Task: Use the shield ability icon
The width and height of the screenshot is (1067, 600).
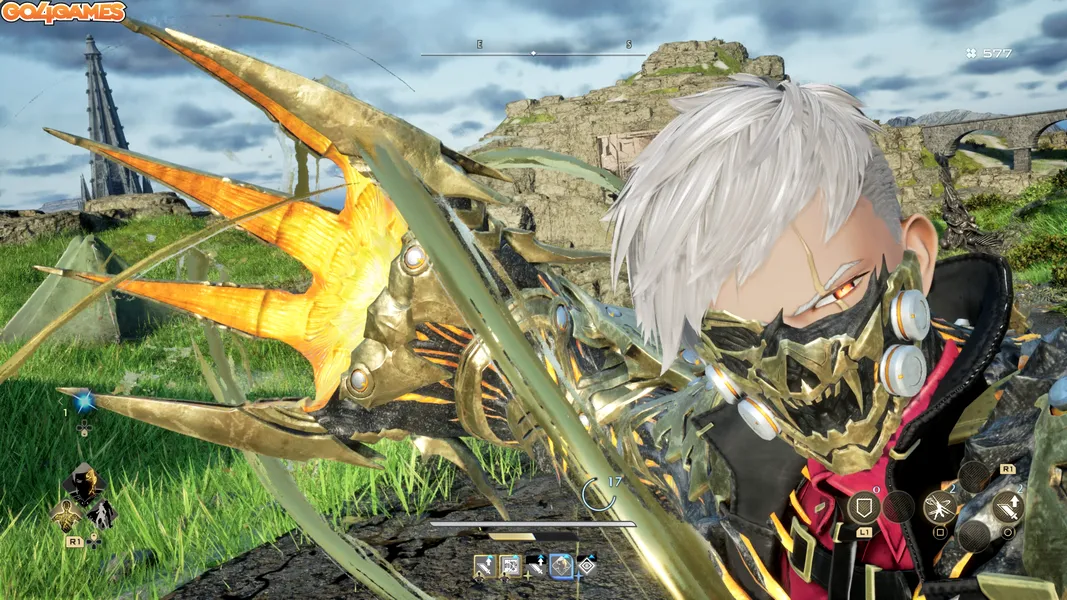Action: 862,506
